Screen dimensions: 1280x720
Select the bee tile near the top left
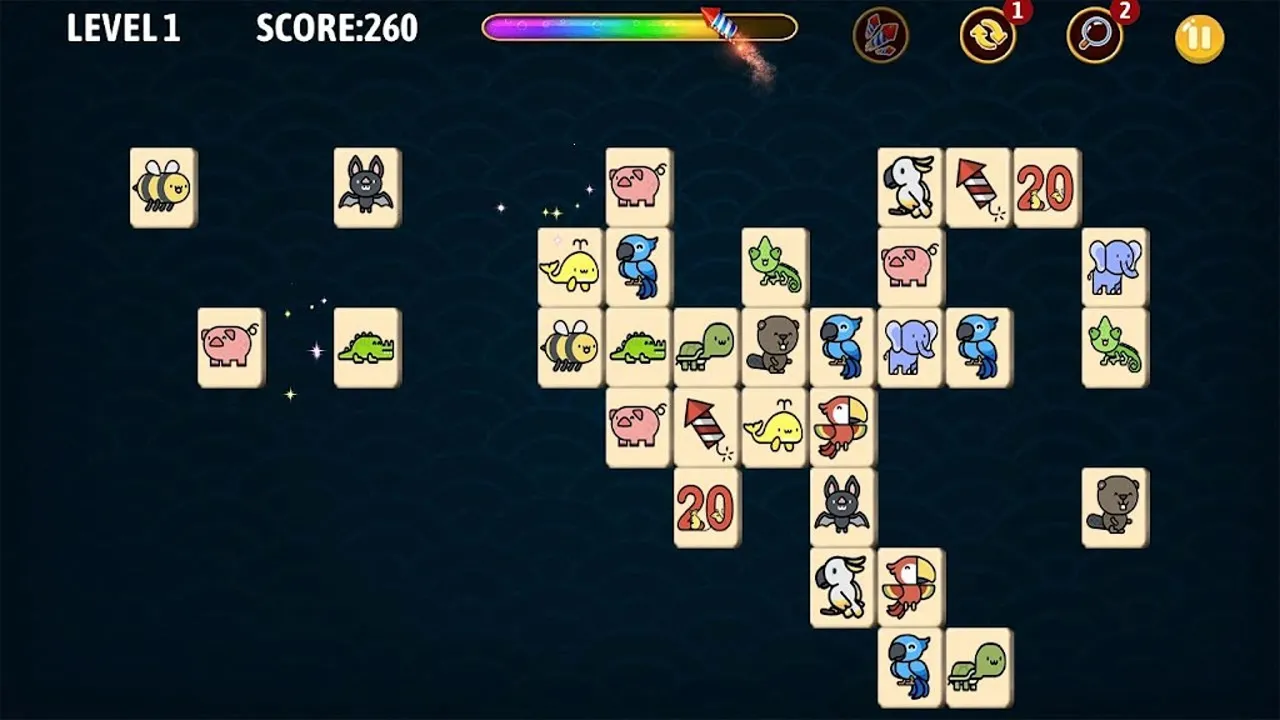pyautogui.click(x=162, y=188)
